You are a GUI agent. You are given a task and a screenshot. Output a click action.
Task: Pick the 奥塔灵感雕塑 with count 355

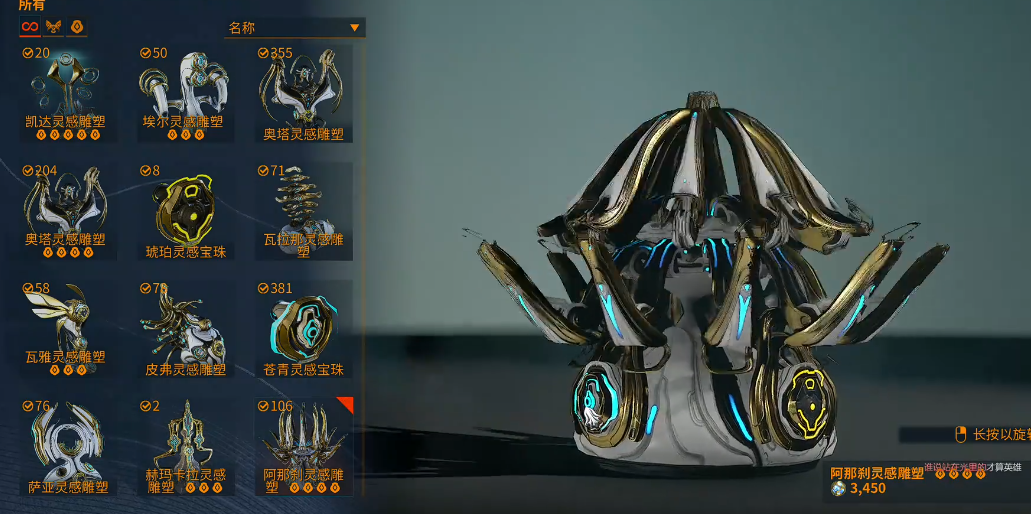point(303,92)
